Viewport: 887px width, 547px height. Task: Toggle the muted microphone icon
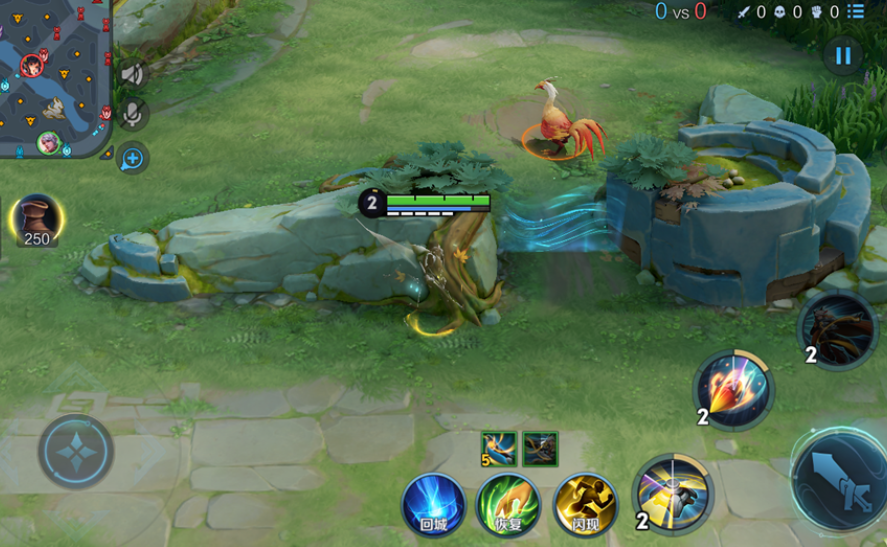[132, 115]
